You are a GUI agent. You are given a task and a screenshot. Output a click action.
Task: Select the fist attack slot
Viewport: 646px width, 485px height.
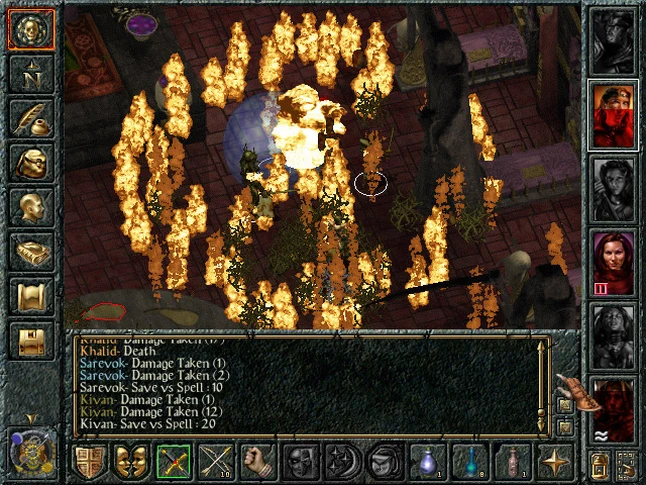click(258, 461)
